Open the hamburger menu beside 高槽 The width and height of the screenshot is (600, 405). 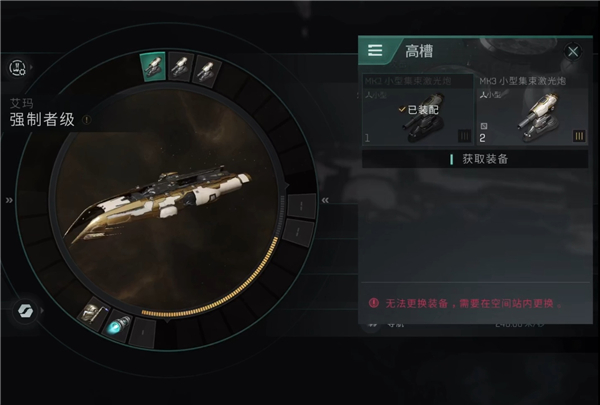(x=376, y=50)
